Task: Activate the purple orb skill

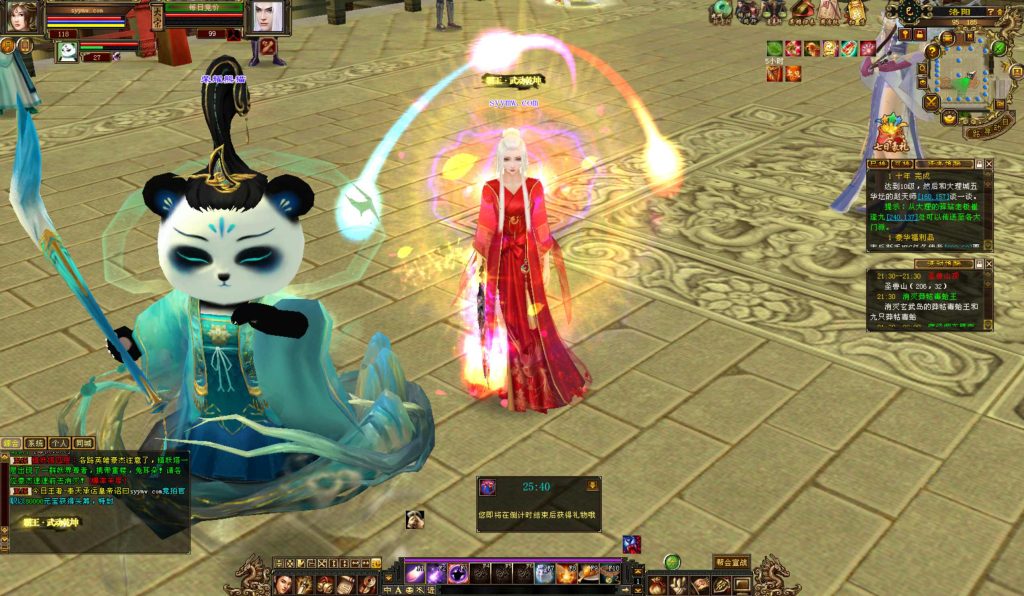Action: [x=457, y=574]
